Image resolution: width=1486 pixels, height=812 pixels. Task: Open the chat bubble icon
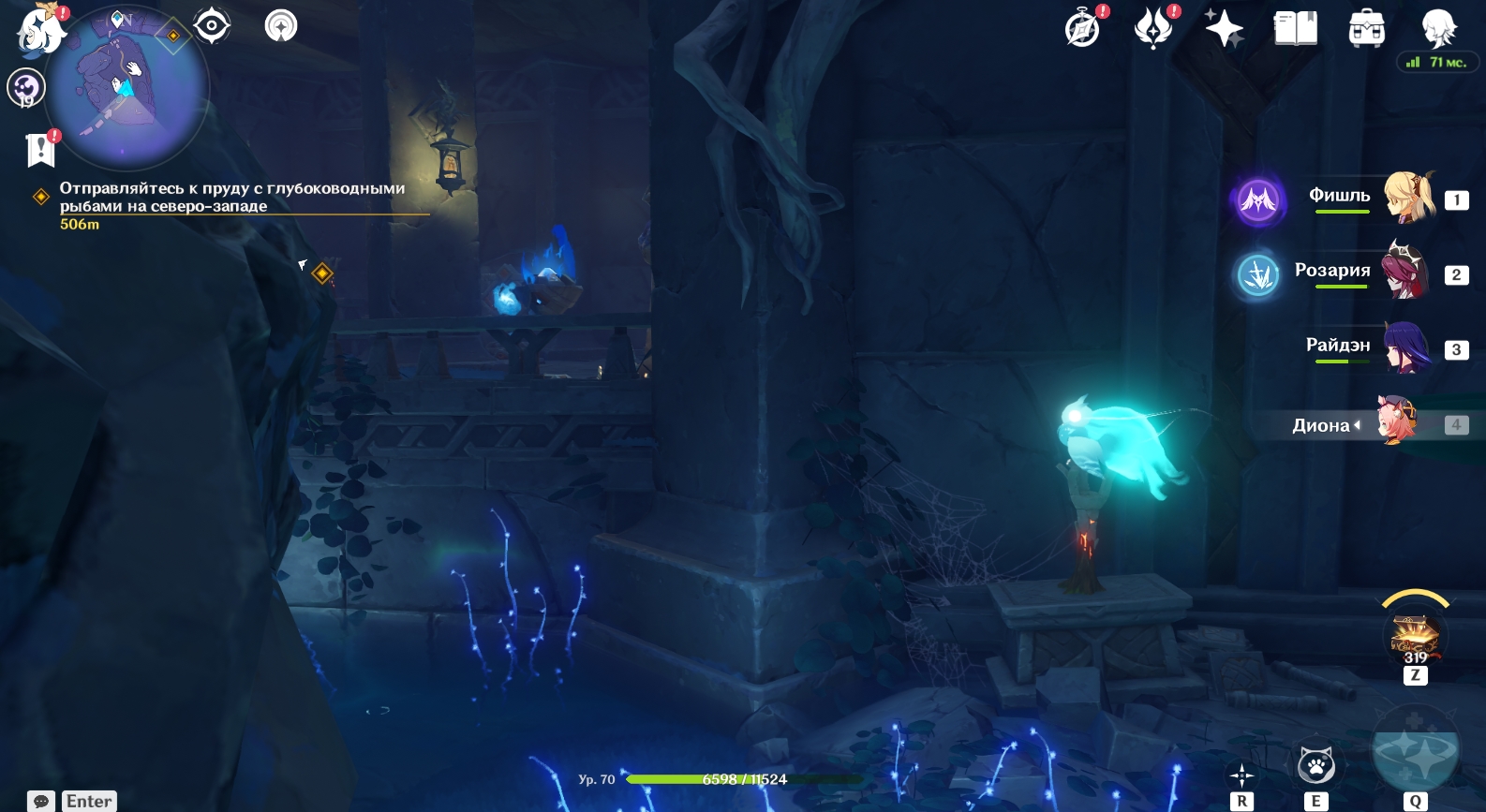(41, 802)
